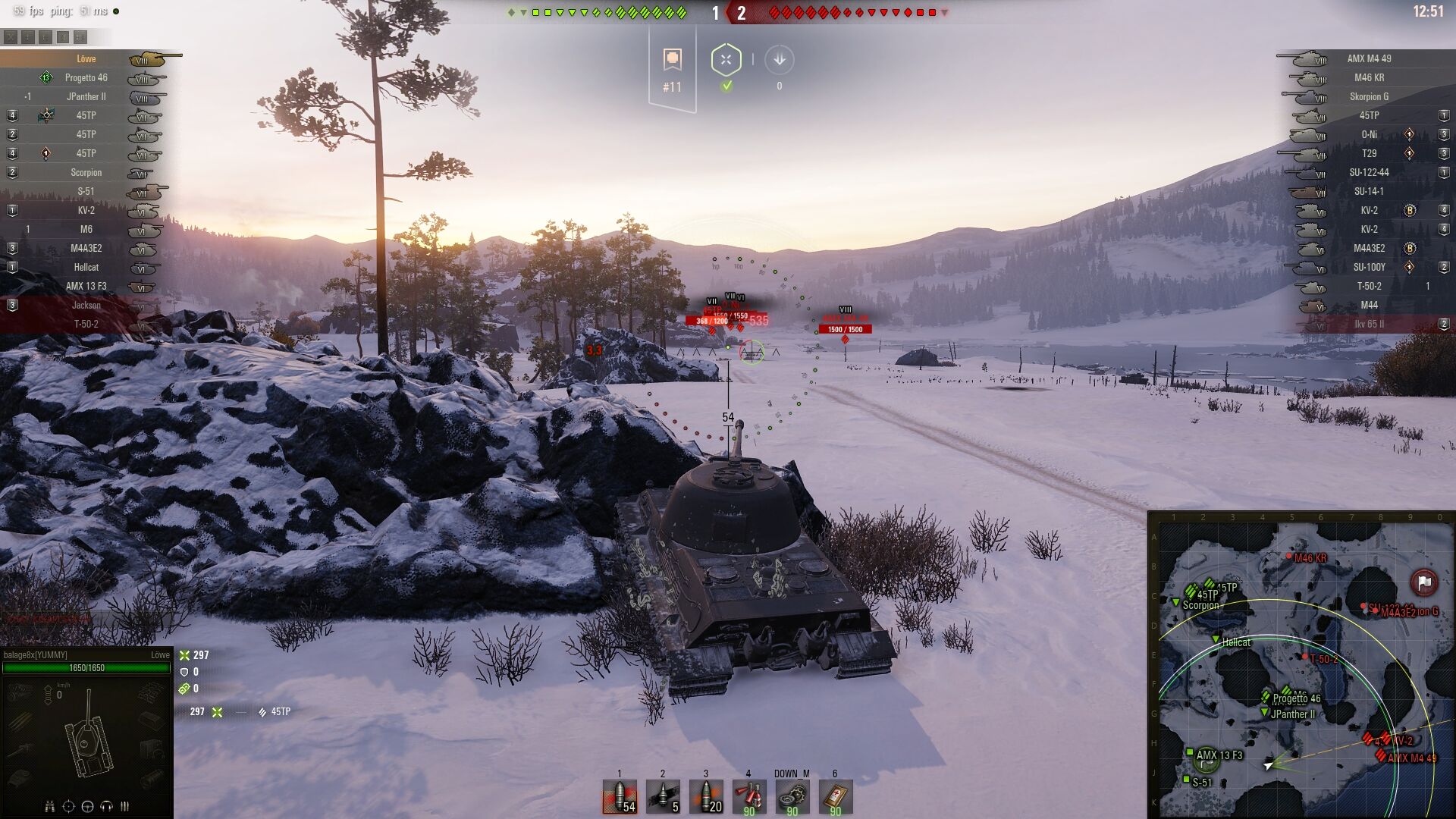1456x819 pixels.
Task: Click the enemy base flag on minimap
Action: pyautogui.click(x=1423, y=582)
